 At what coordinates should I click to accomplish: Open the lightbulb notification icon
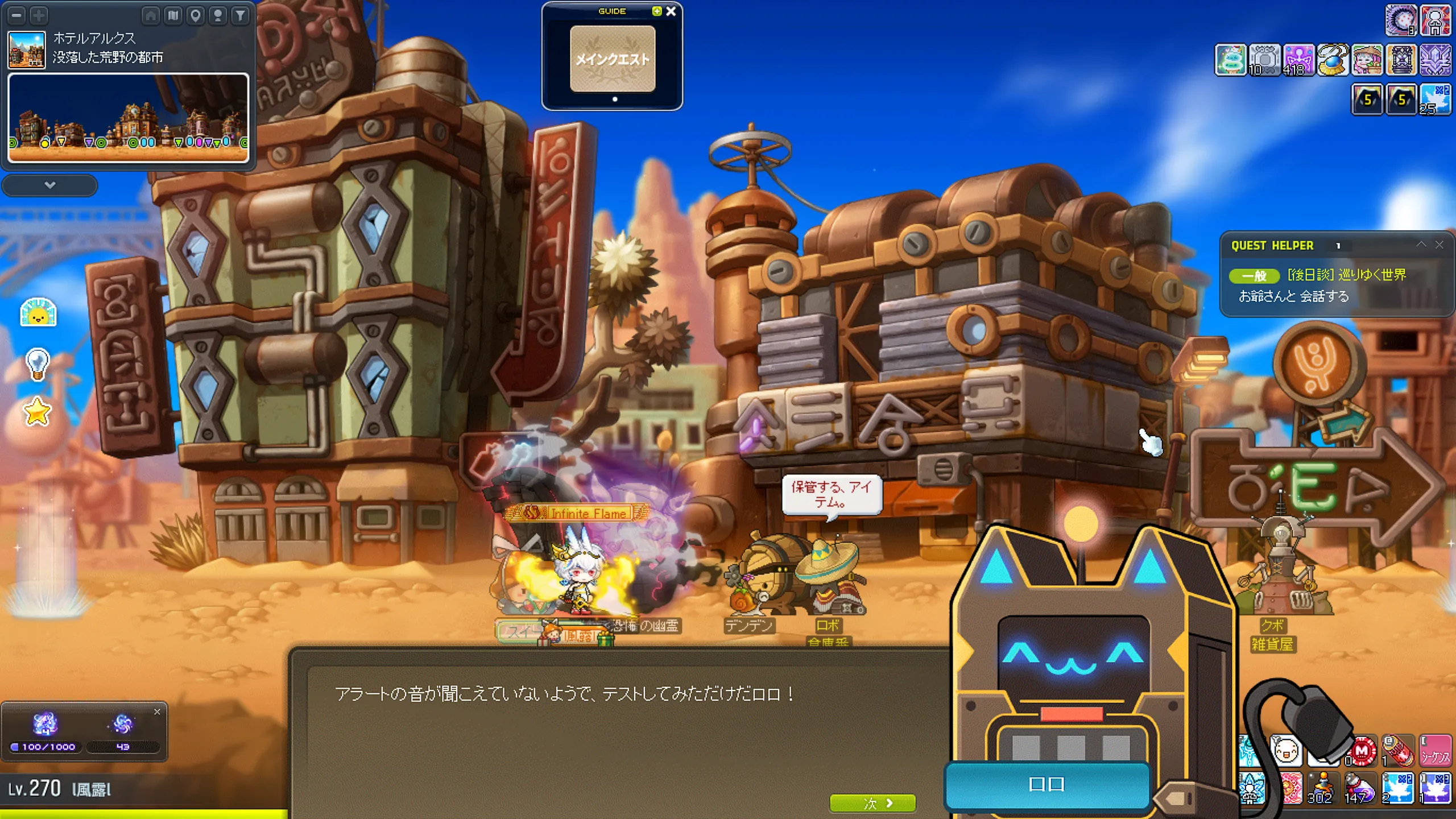38,363
